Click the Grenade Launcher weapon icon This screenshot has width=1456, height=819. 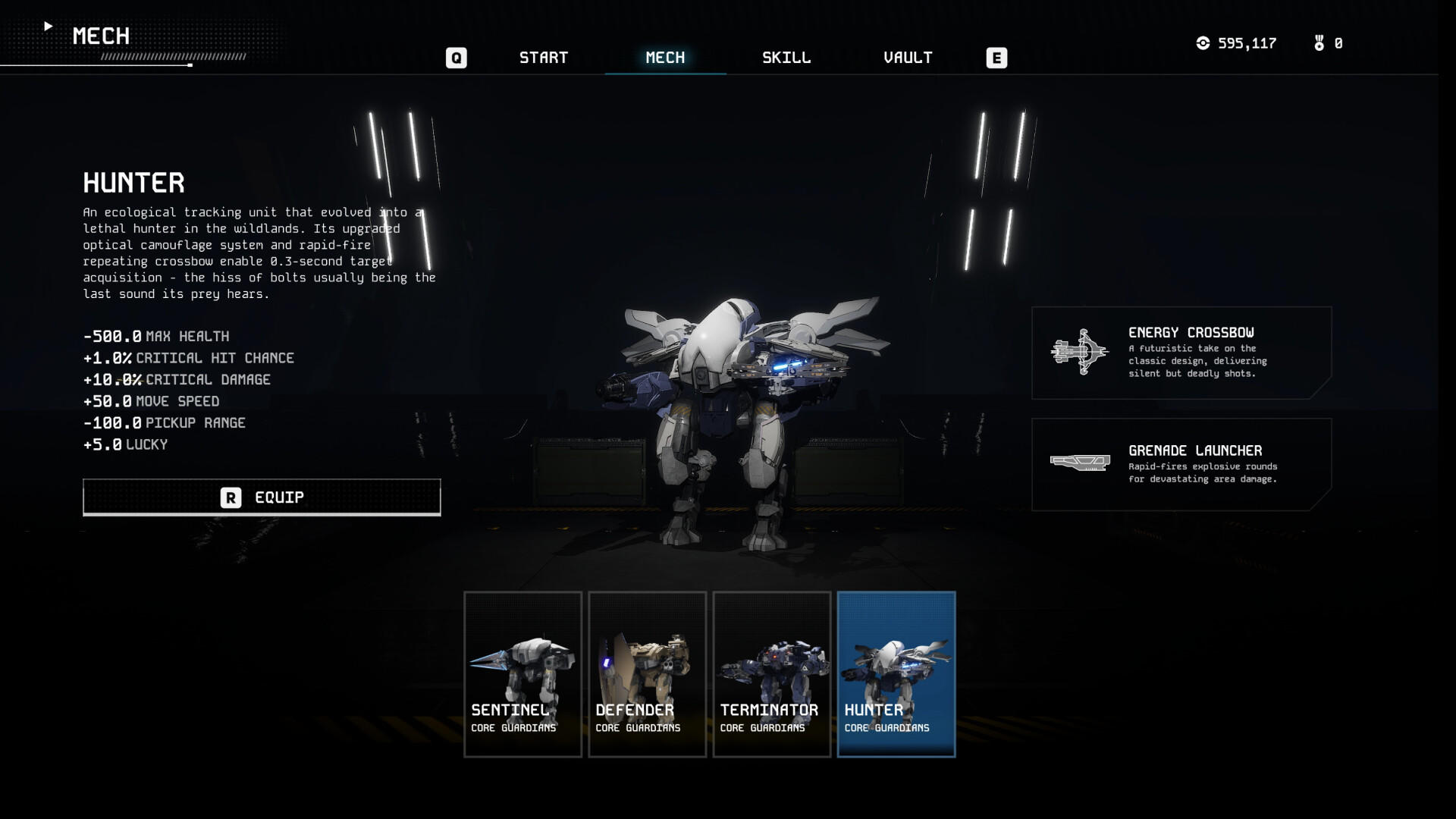1080,461
